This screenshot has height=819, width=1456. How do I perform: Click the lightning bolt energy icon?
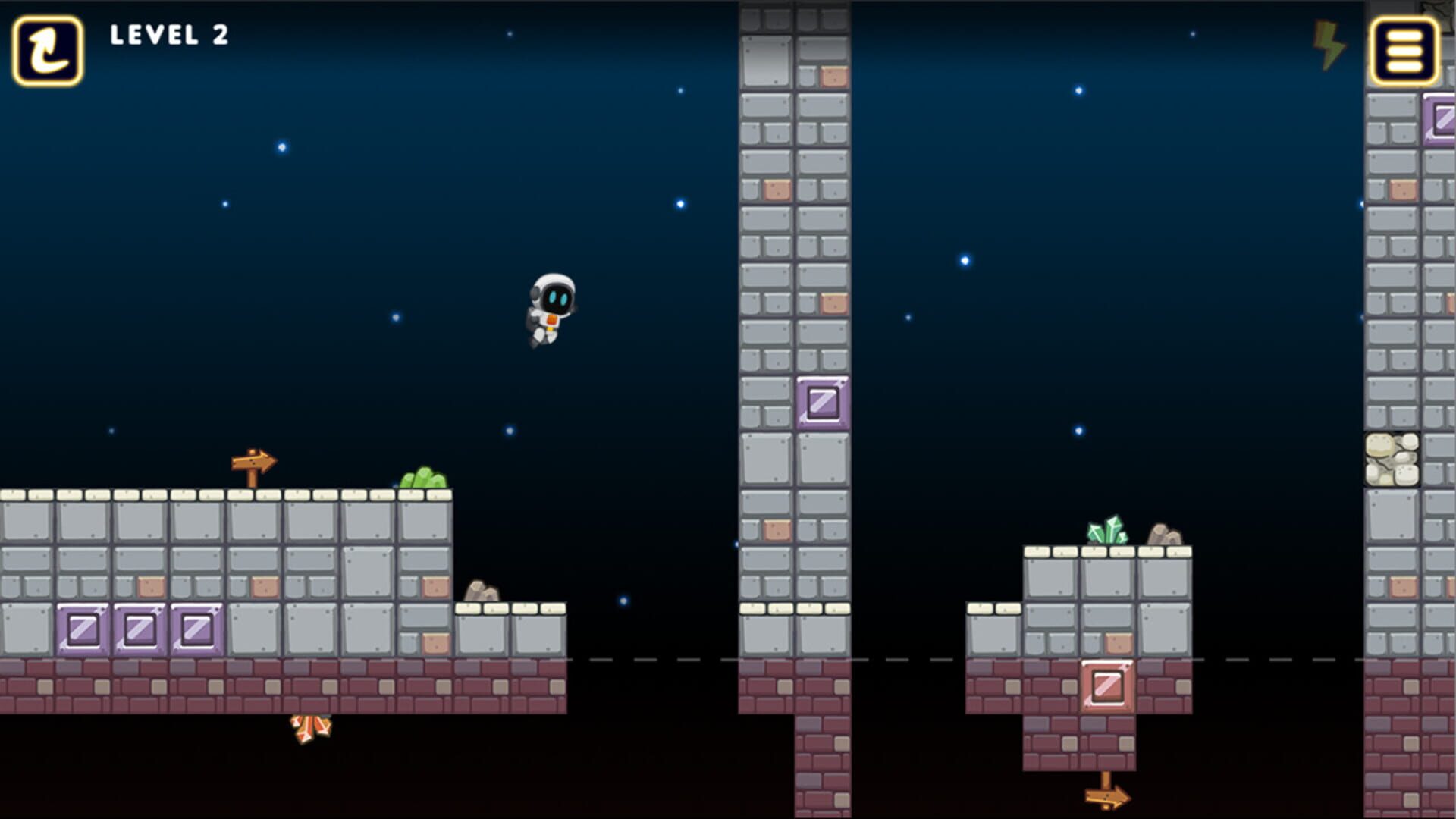point(1328,47)
